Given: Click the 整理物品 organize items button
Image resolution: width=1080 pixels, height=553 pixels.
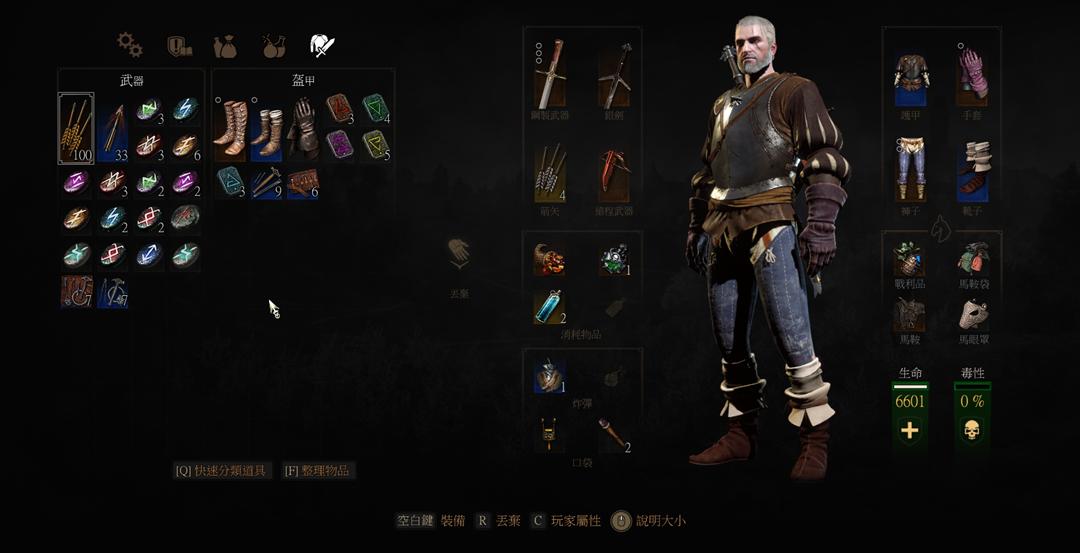Looking at the screenshot, I should tap(318, 470).
